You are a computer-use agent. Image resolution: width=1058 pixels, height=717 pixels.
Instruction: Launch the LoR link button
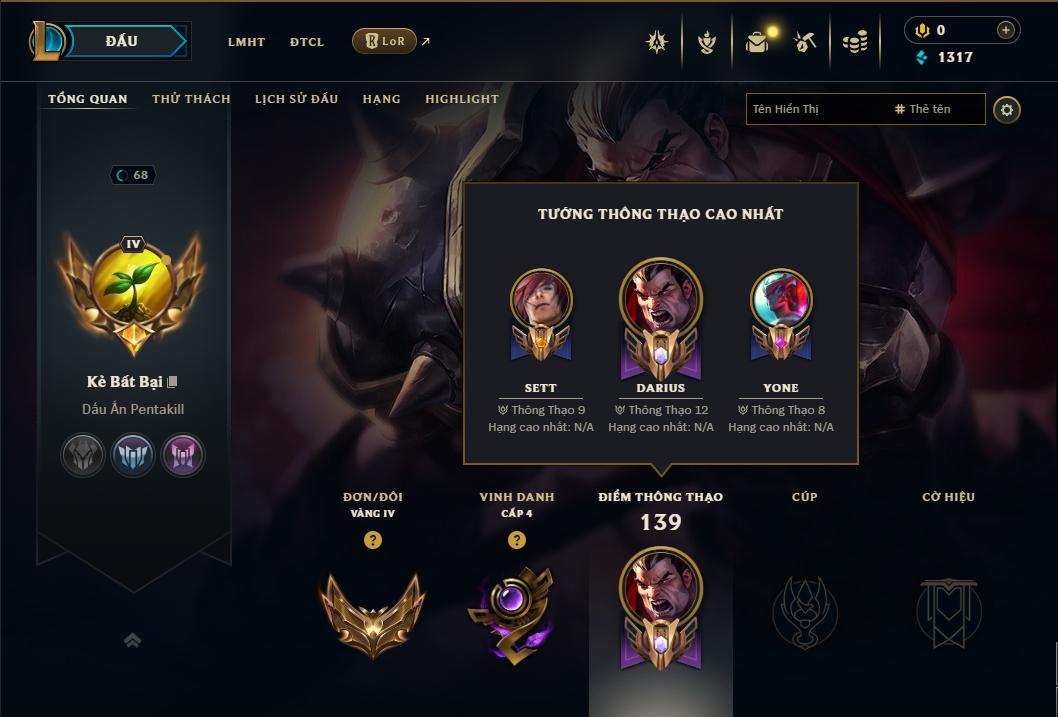385,41
